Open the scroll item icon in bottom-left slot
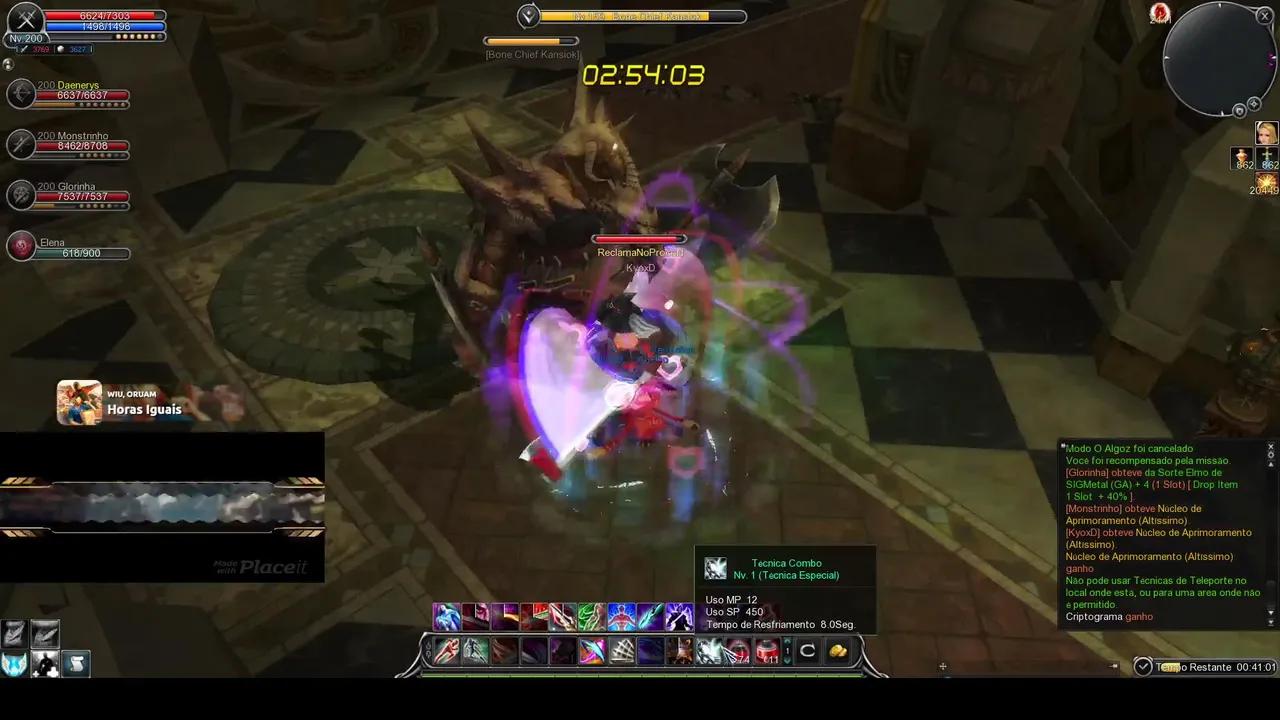This screenshot has height=720, width=1280. point(76,663)
